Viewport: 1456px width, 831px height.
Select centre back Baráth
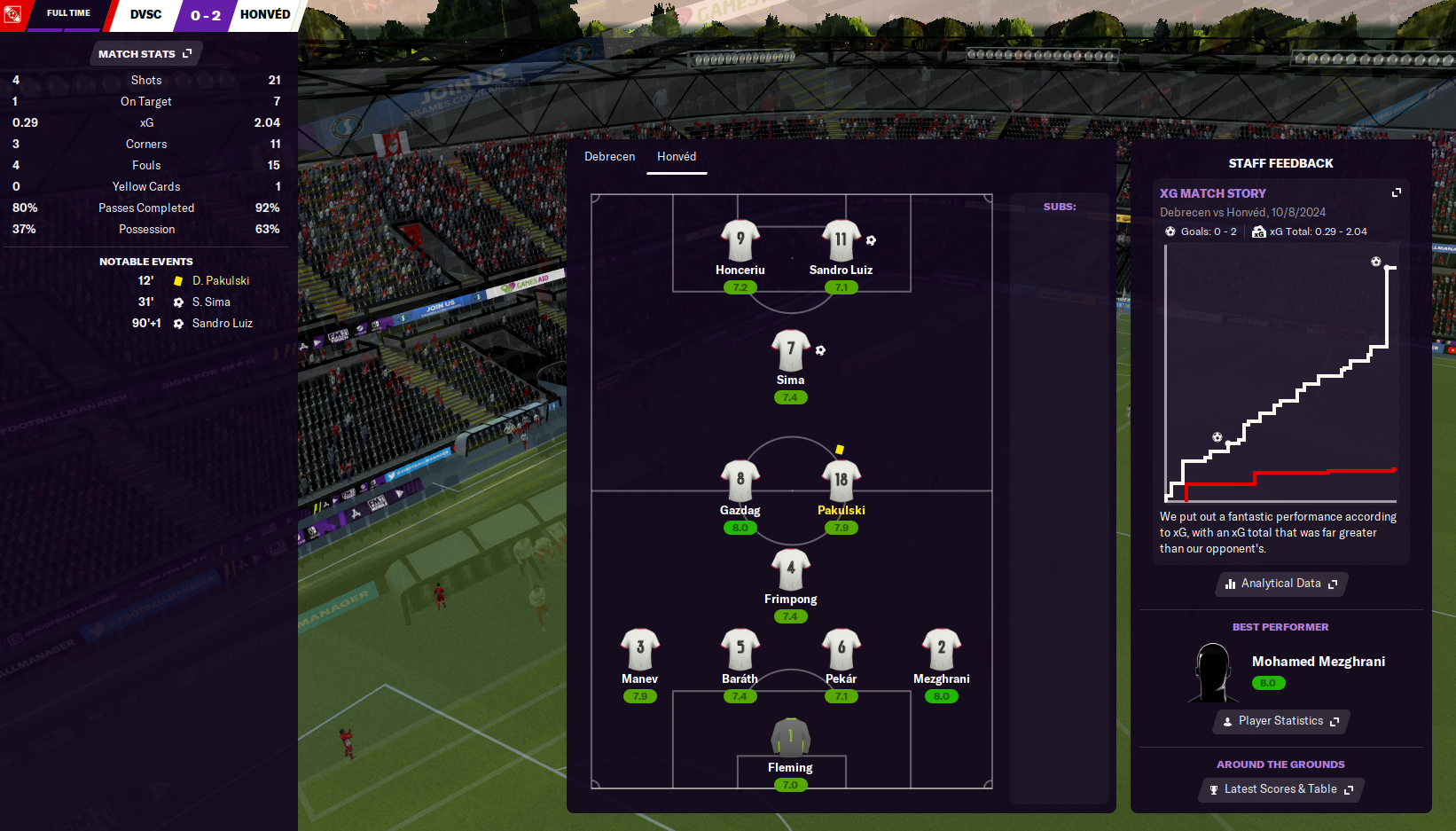740,650
